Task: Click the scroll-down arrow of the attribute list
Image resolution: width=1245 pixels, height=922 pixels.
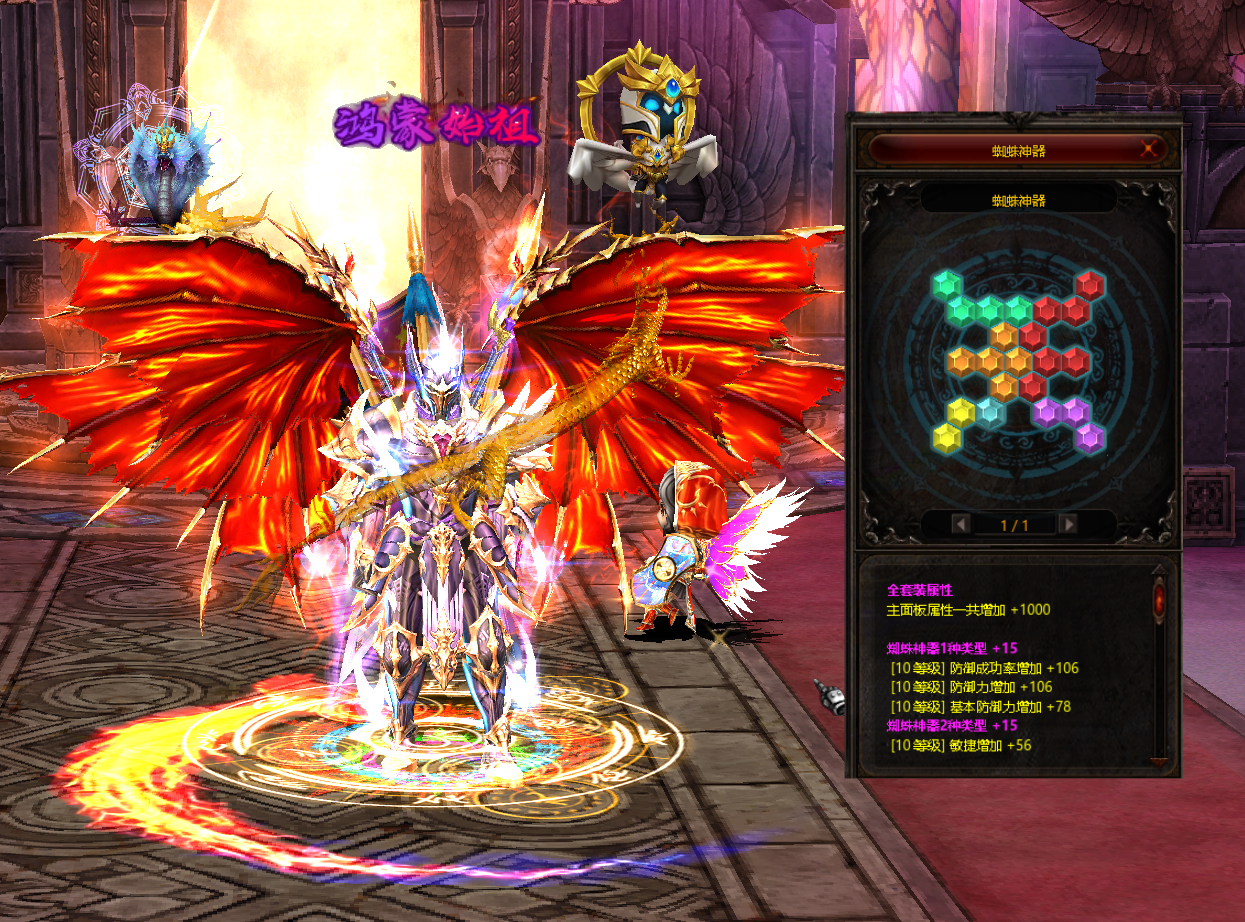Action: click(1159, 763)
